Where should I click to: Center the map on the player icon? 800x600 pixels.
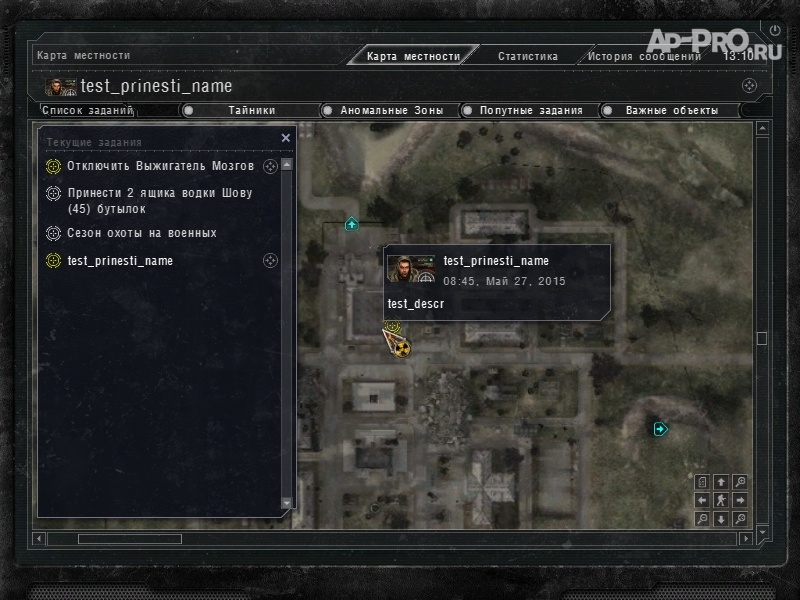click(x=721, y=500)
